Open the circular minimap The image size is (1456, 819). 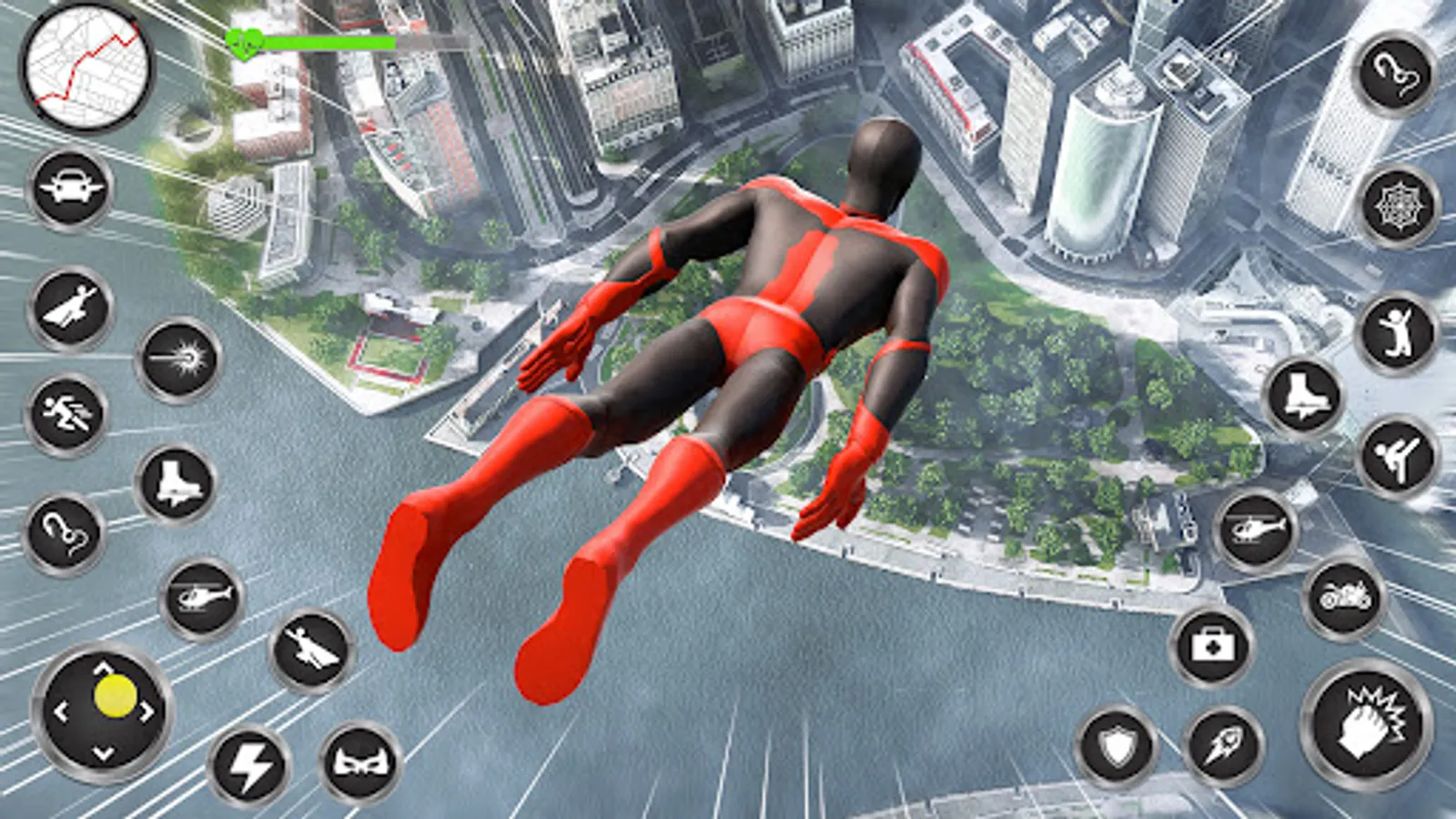tap(86, 66)
